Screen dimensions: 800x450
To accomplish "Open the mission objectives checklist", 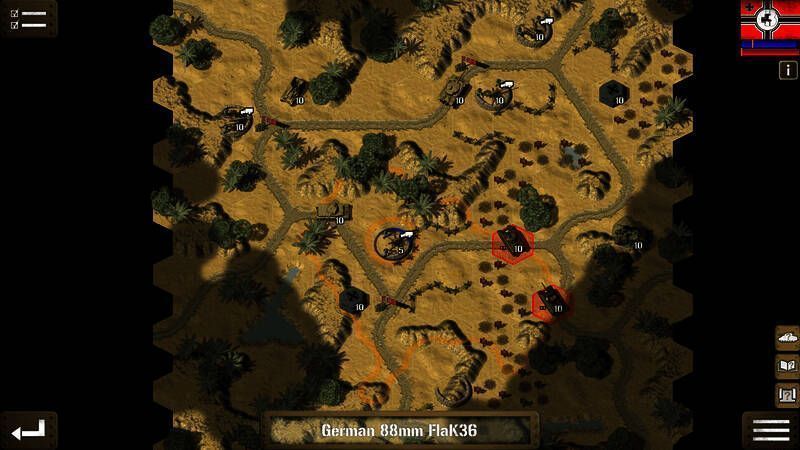I will [28, 19].
